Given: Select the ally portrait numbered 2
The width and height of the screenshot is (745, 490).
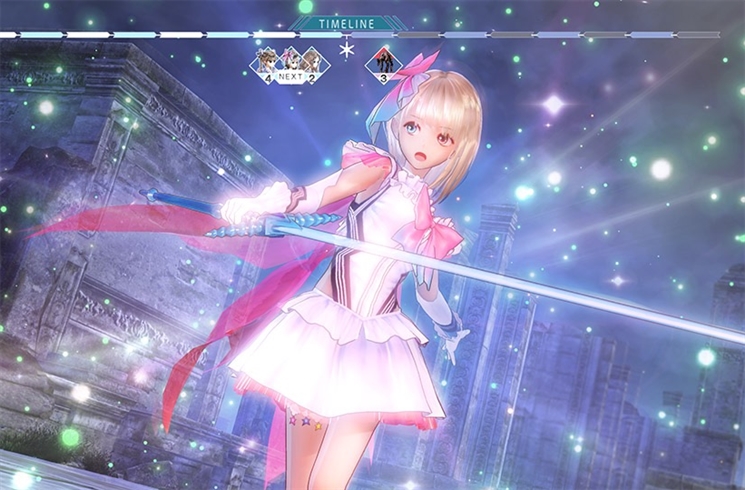Looking at the screenshot, I should coord(312,63).
